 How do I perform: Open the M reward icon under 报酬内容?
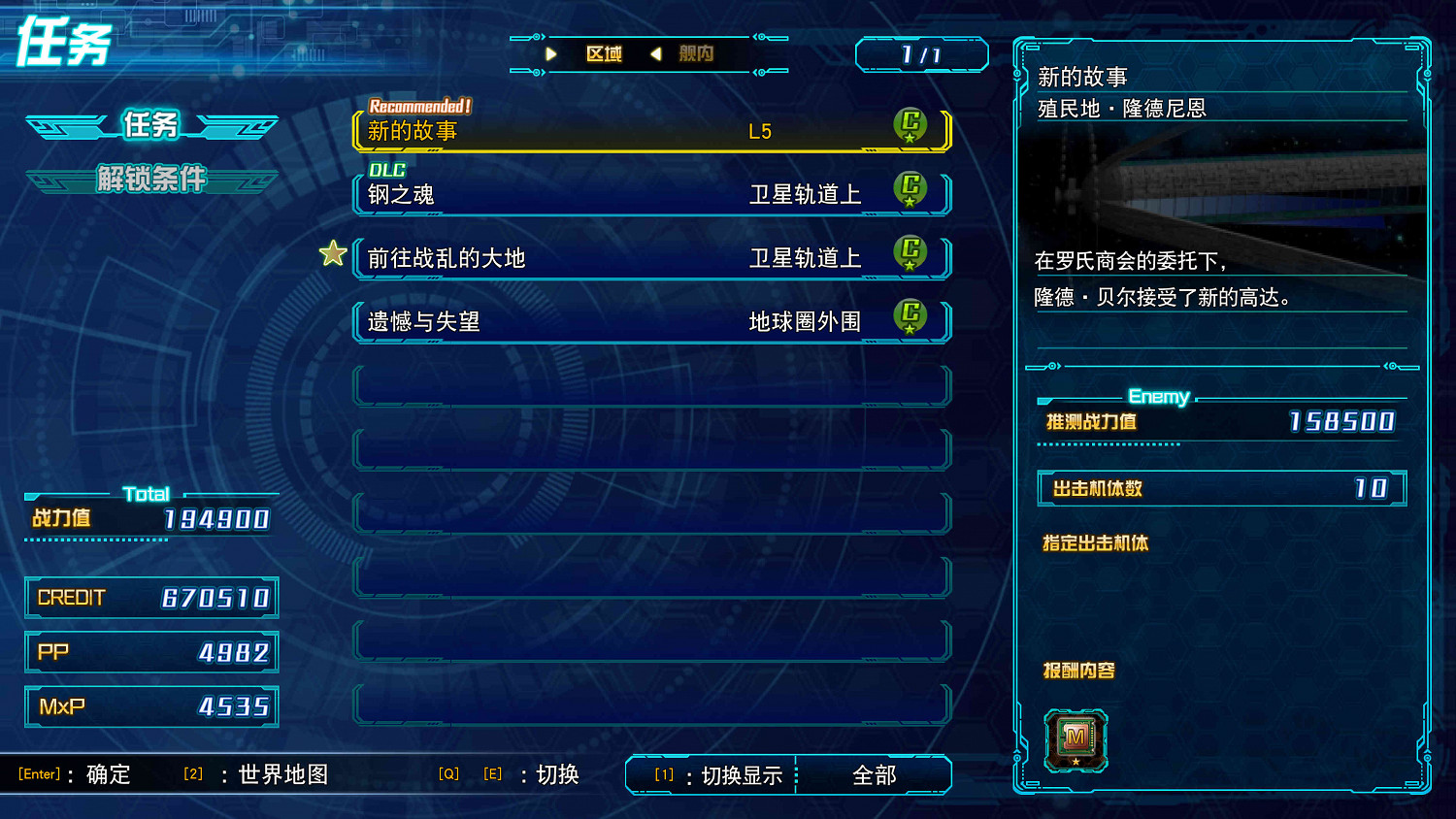click(x=1075, y=739)
